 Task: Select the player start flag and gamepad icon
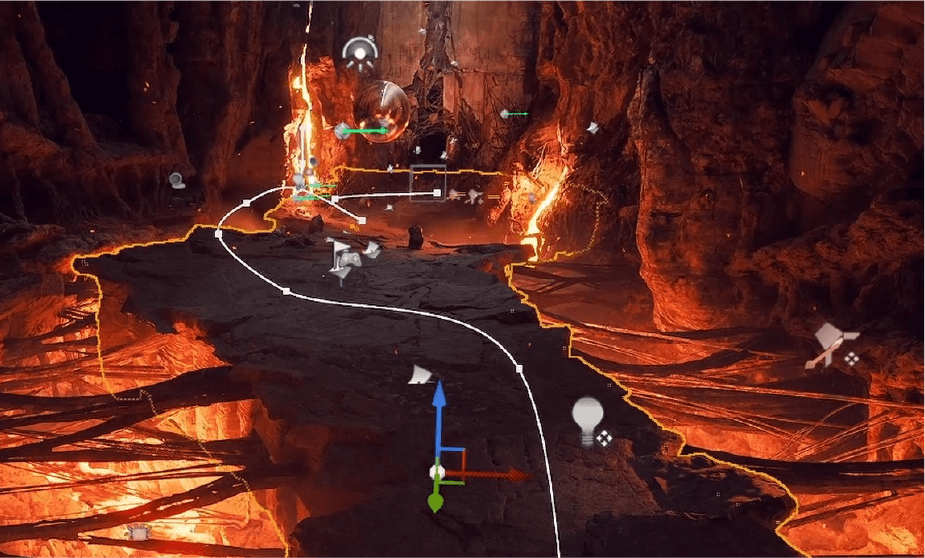point(345,258)
